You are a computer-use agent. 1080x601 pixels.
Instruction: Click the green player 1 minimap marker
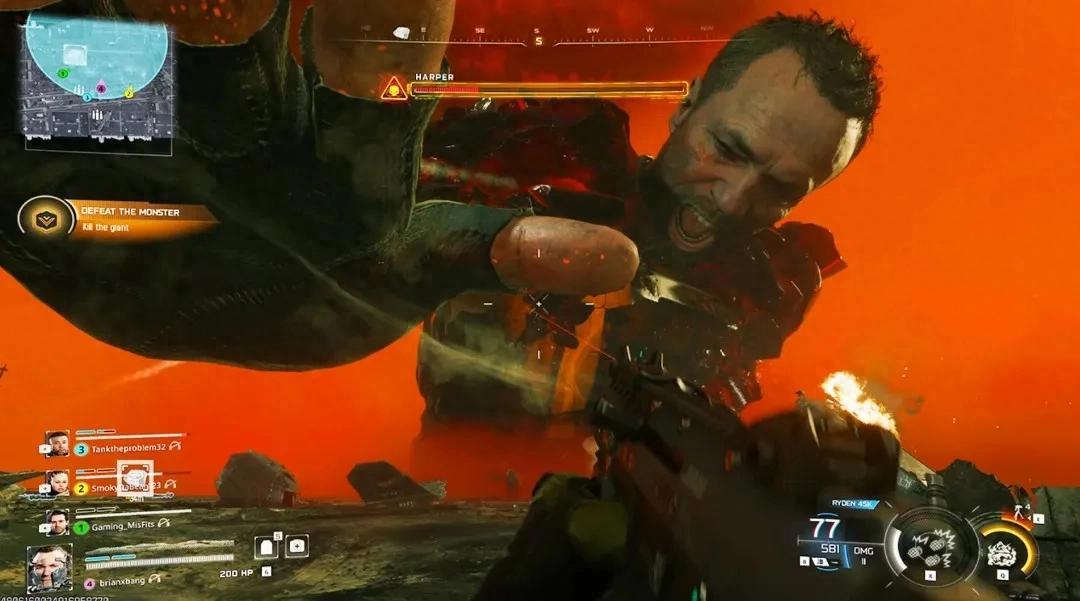point(63,73)
